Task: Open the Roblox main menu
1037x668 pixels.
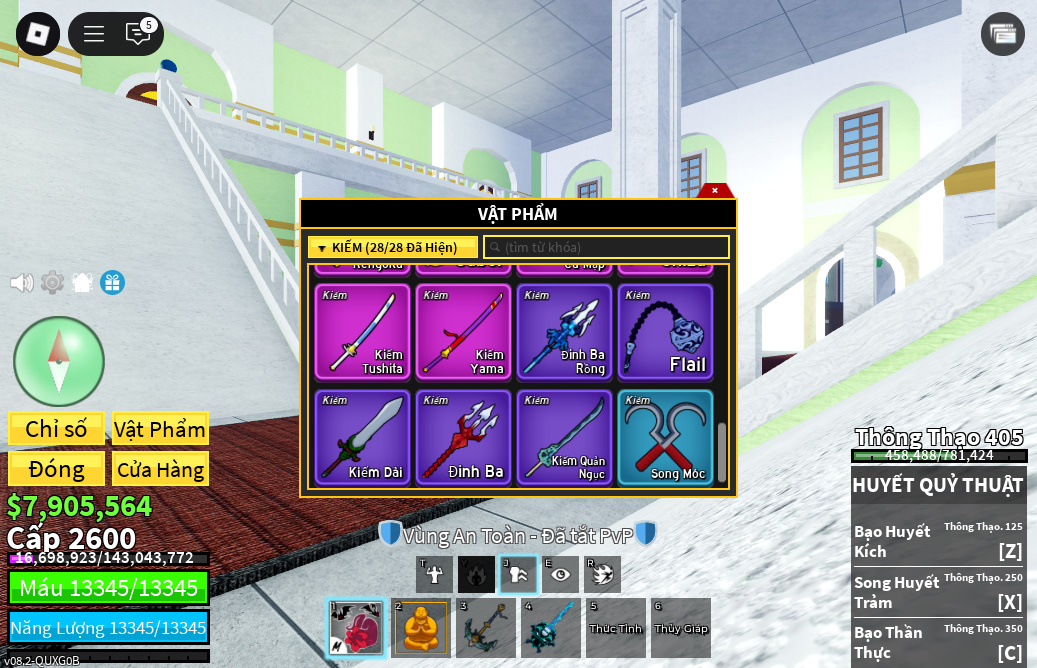Action: [38, 34]
